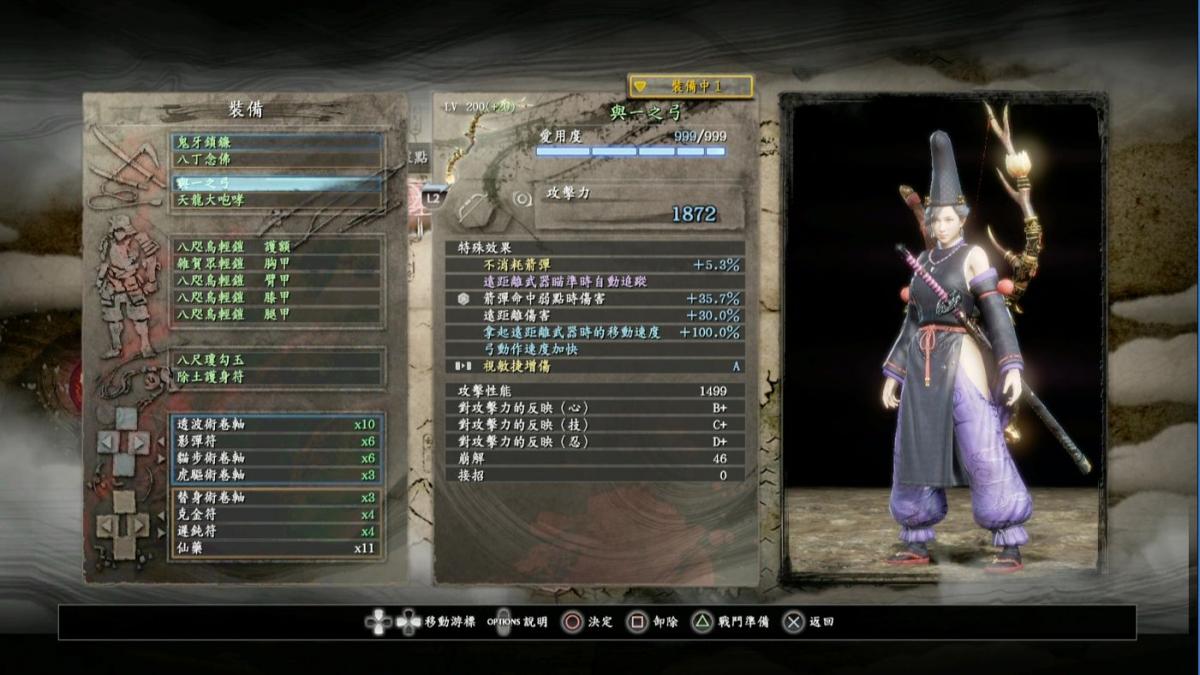Select the 克金符 shortcut item
The width and height of the screenshot is (1200, 675).
(276, 514)
